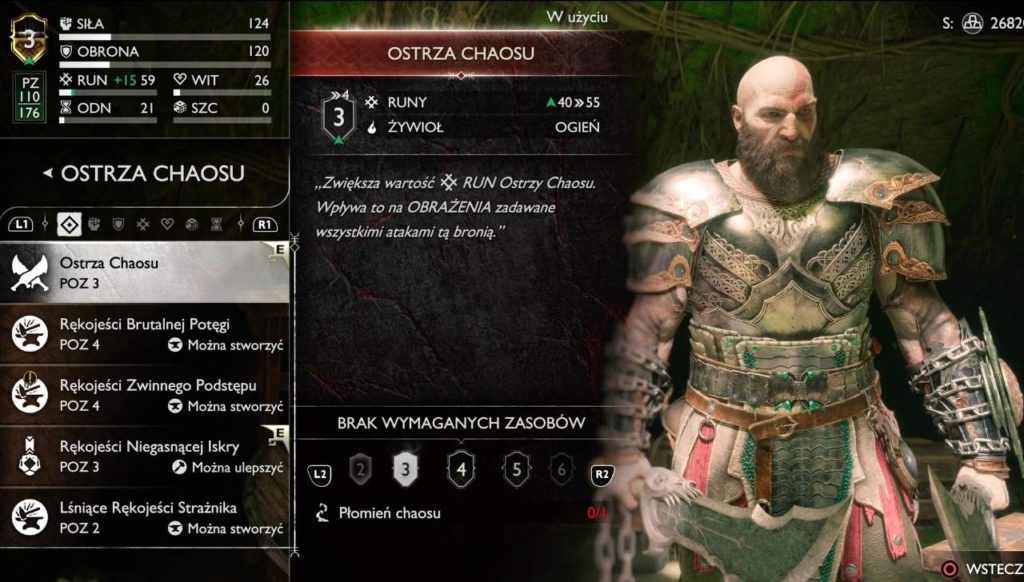Choose Rękojeści Brutalnej Potęgi from the list
1024x582 pixels.
click(x=150, y=334)
